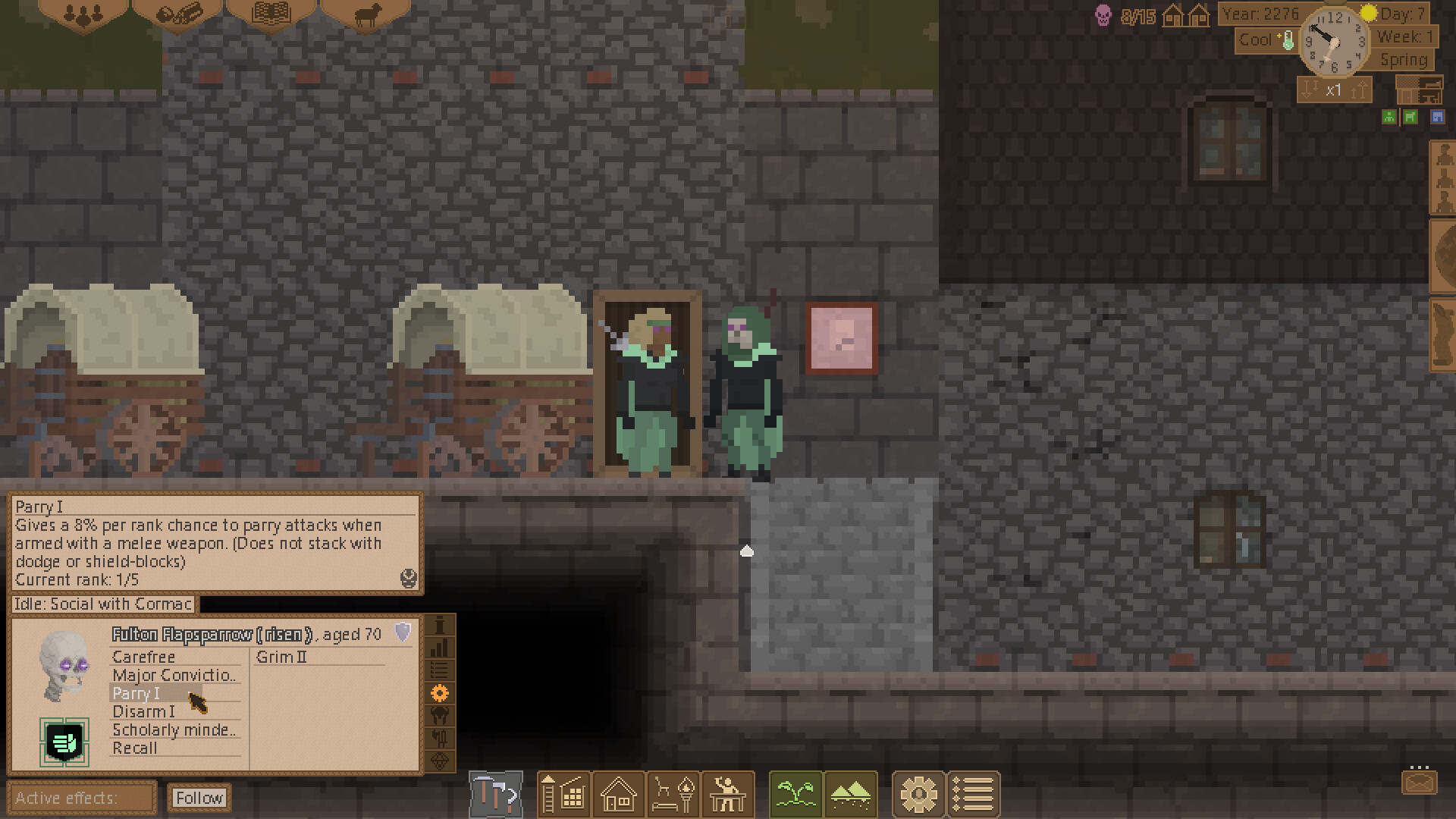Click the gear settings icon on bottom toolbar
The width and height of the screenshot is (1456, 819).
point(919,794)
